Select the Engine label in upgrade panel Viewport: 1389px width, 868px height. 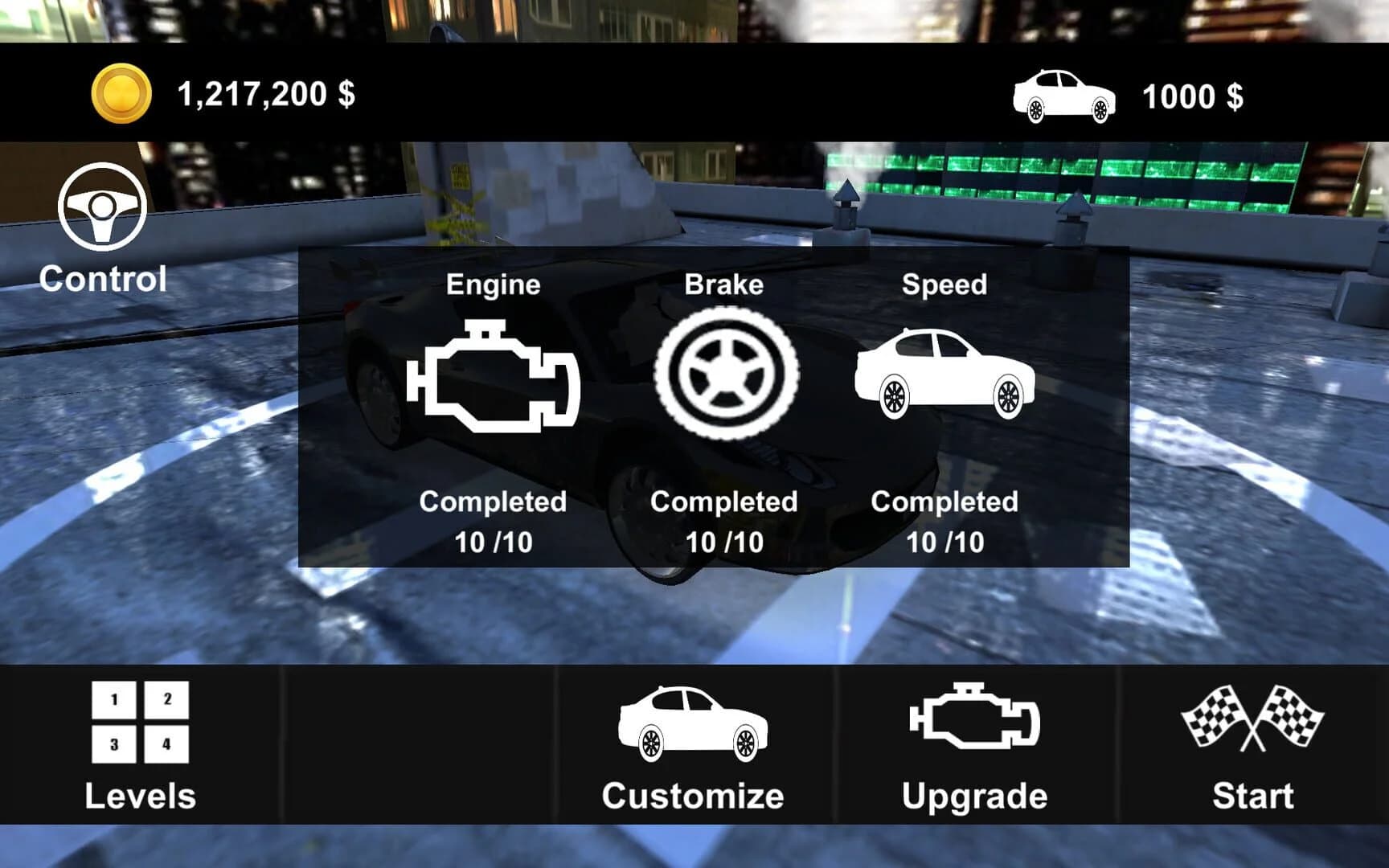494,284
